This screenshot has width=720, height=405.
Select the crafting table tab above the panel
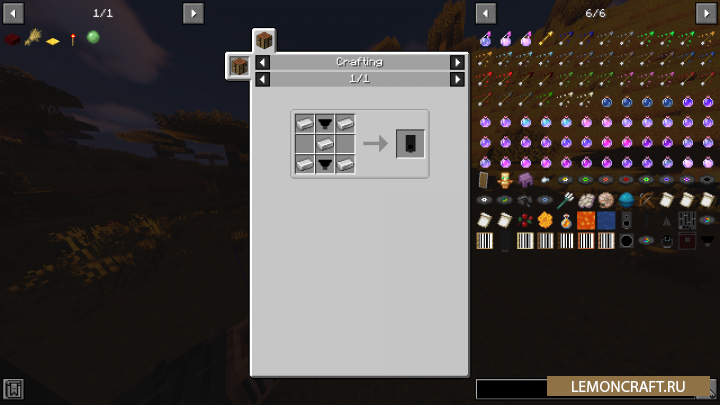pyautogui.click(x=264, y=41)
